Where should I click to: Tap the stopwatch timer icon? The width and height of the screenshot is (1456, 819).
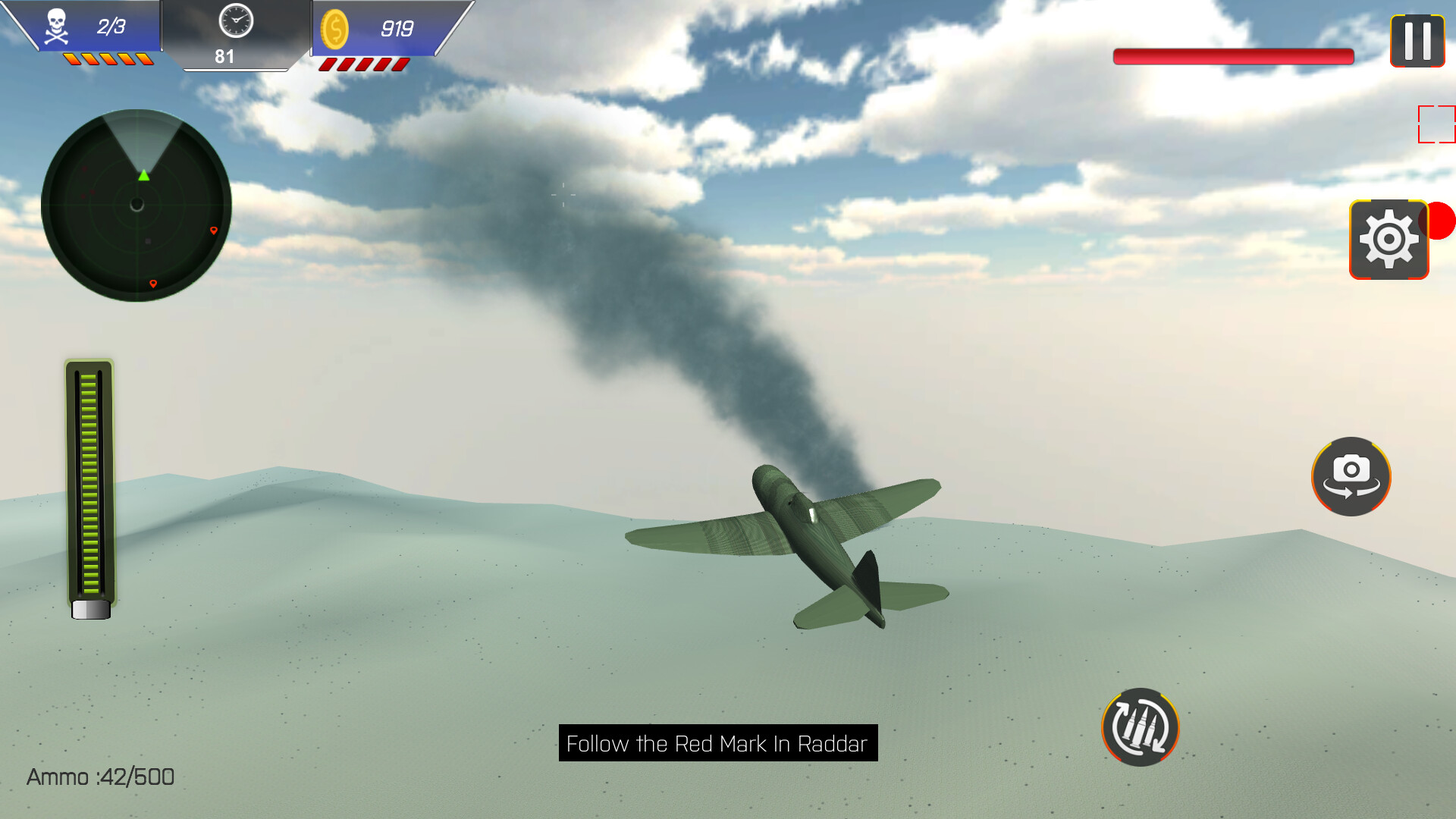[x=234, y=23]
